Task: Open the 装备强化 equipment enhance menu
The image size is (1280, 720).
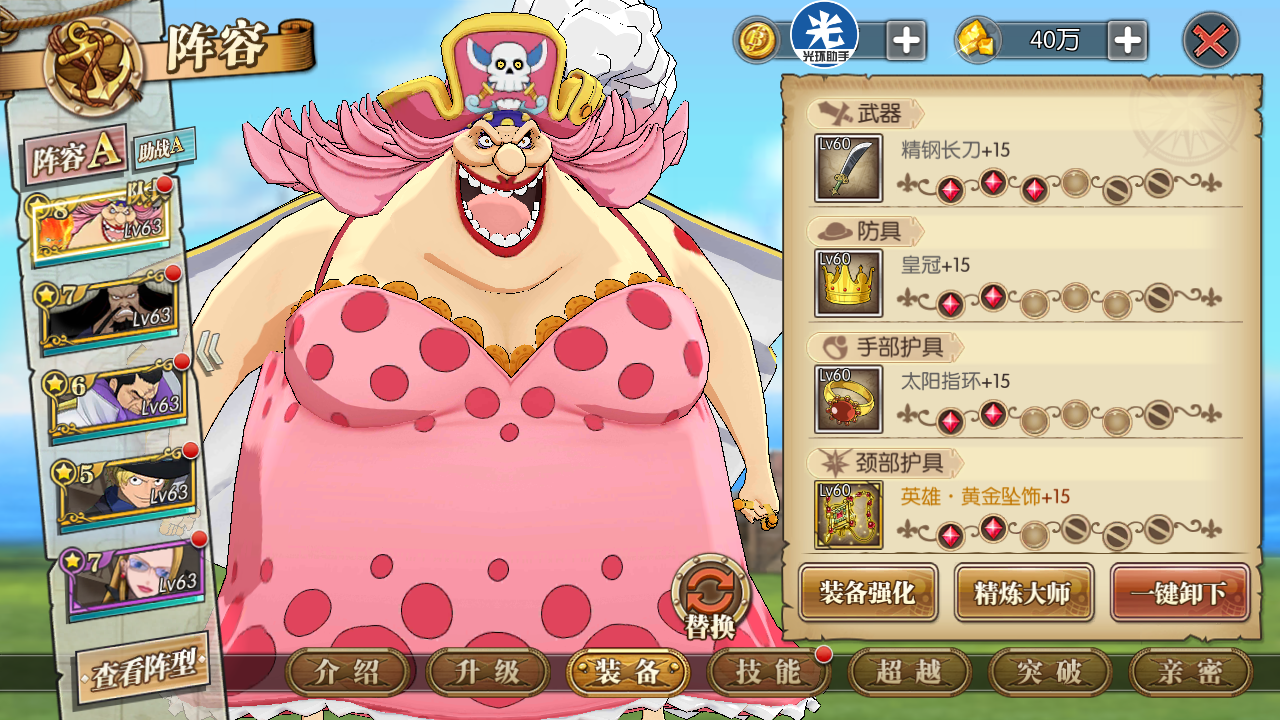Action: [867, 592]
